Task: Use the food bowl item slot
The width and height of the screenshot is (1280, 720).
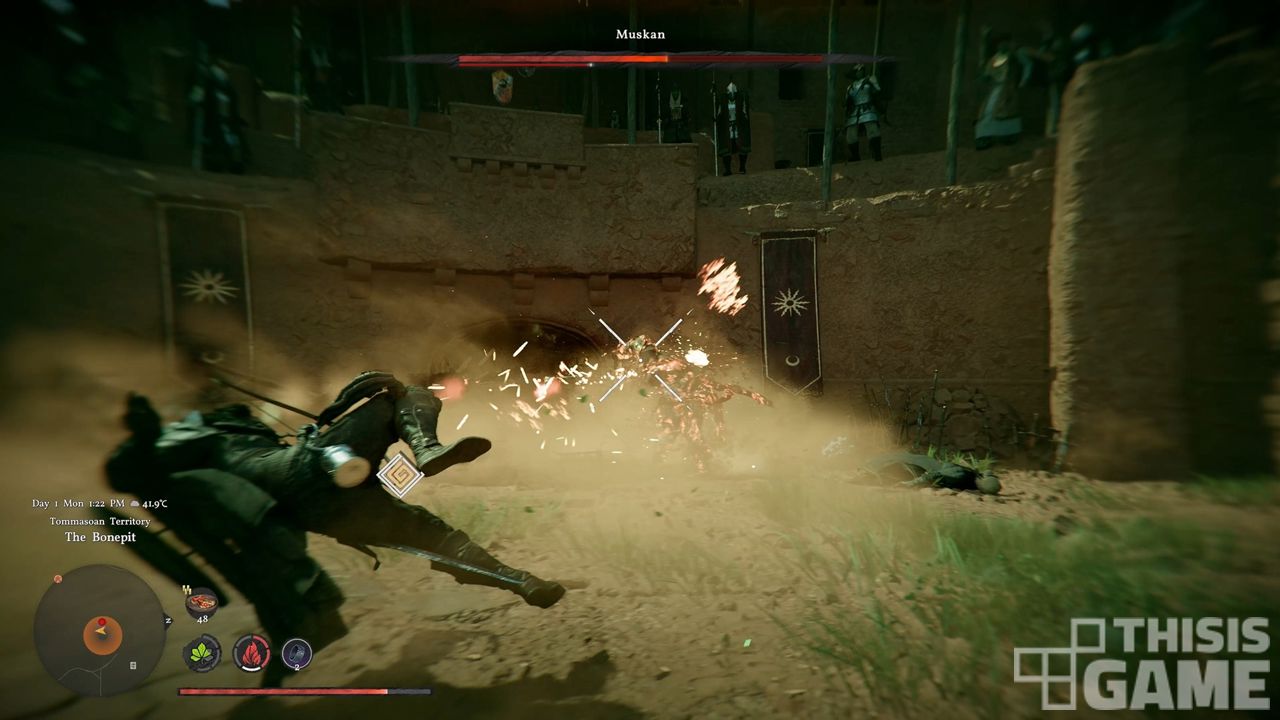Action: 202,603
